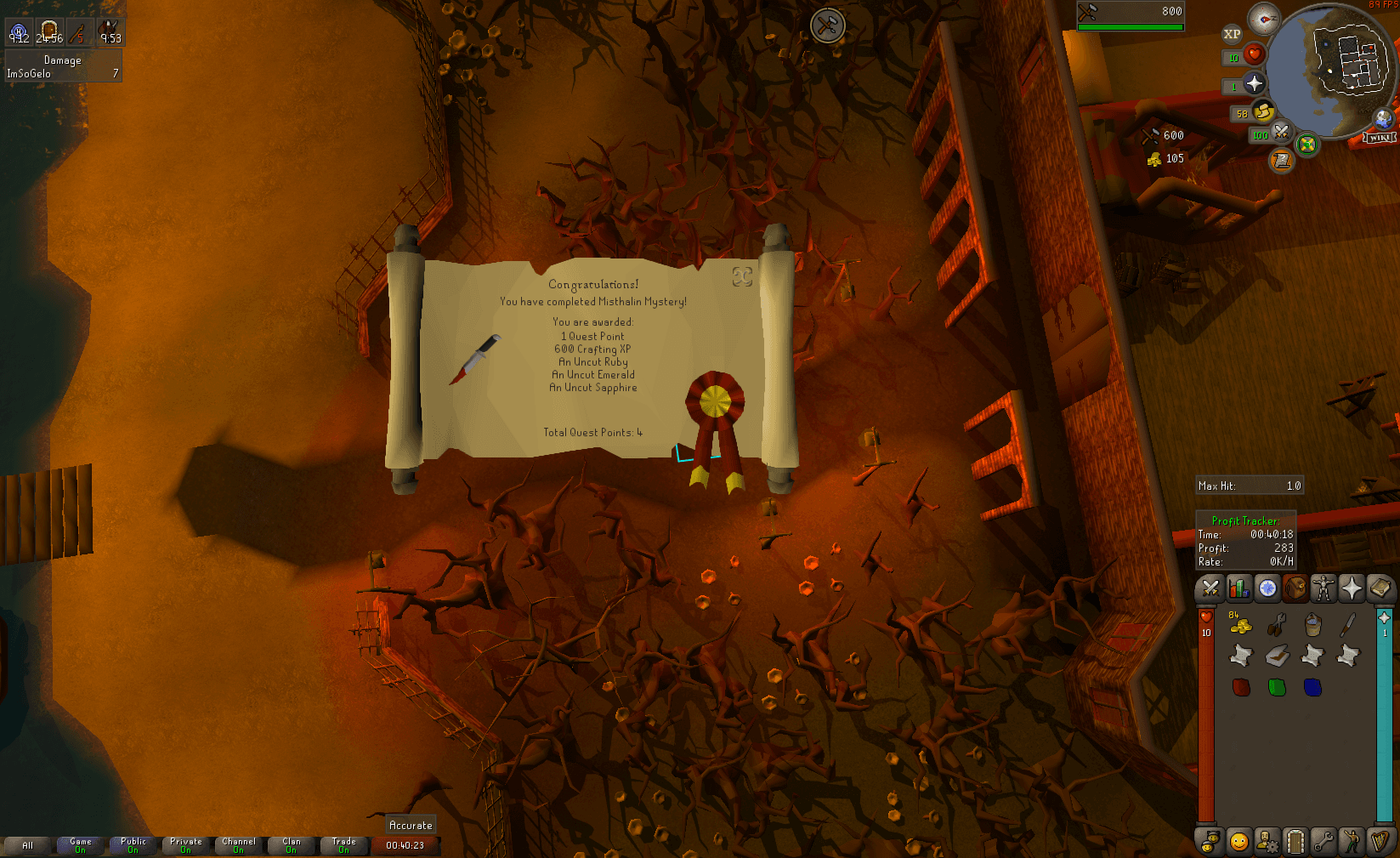Open the Music player with the harp icon
The width and height of the screenshot is (1400, 858).
(x=1379, y=840)
